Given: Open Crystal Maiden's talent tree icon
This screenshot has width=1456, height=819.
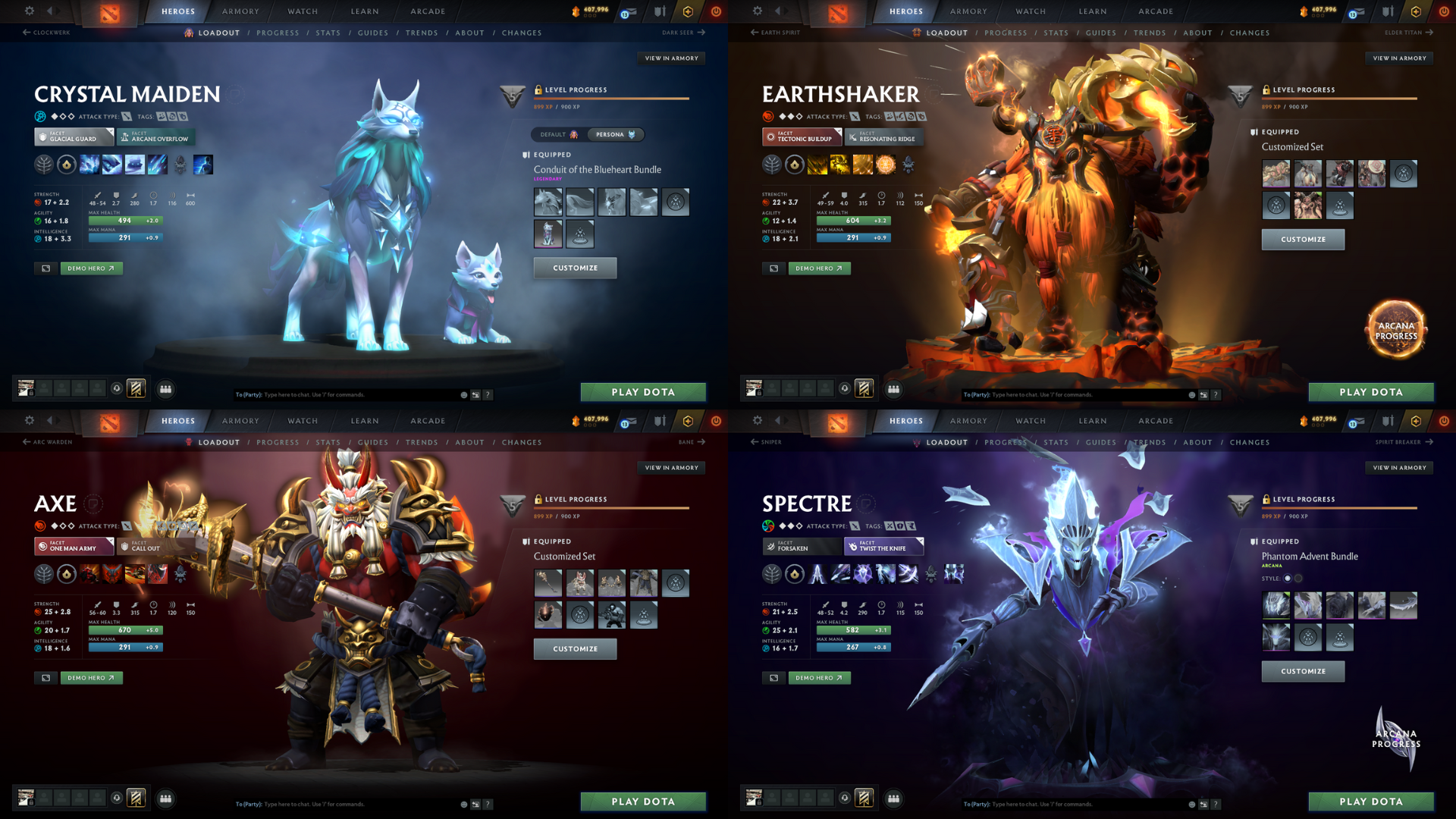Looking at the screenshot, I should pos(45,164).
